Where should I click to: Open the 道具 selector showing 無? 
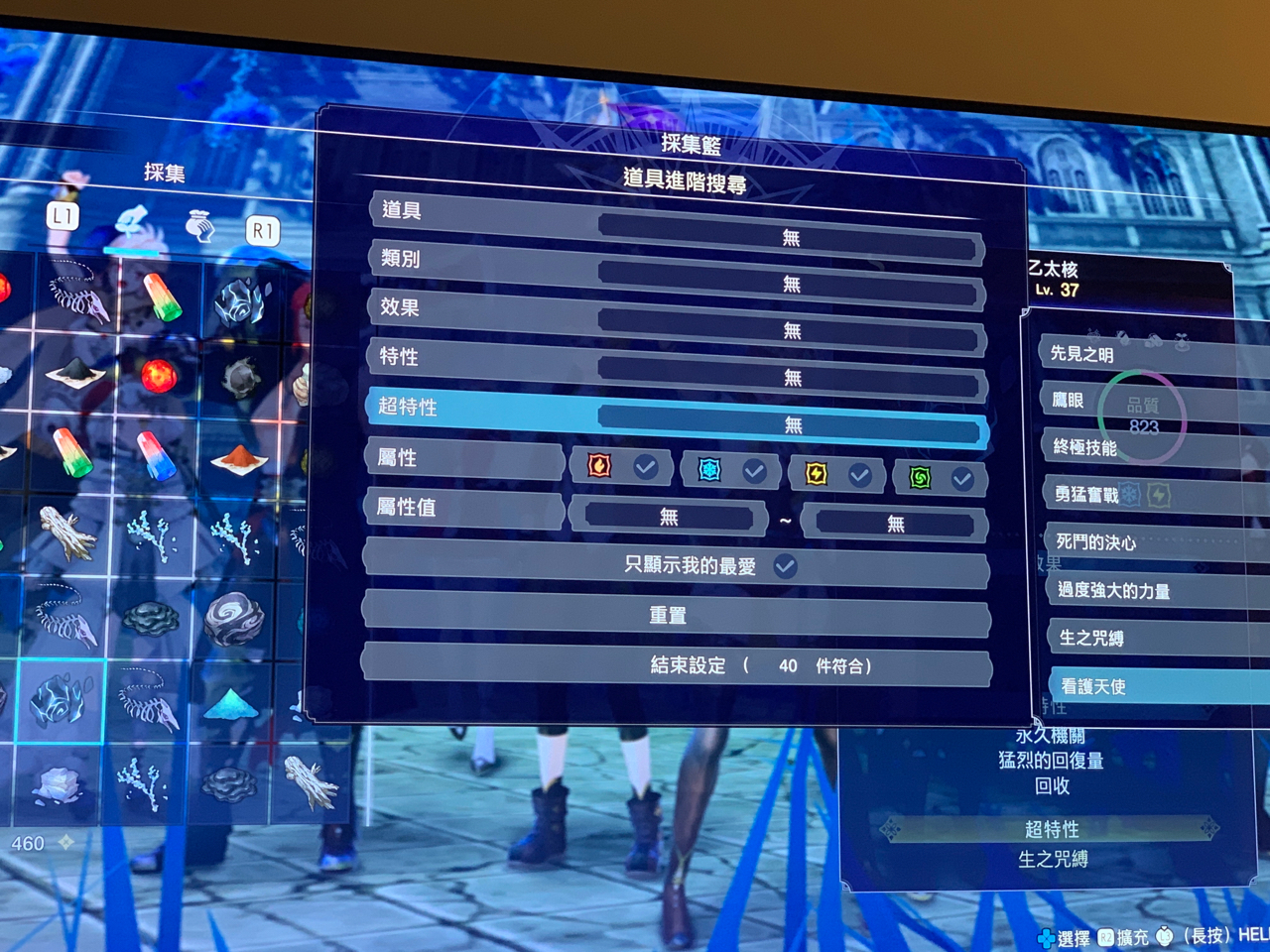click(x=791, y=236)
